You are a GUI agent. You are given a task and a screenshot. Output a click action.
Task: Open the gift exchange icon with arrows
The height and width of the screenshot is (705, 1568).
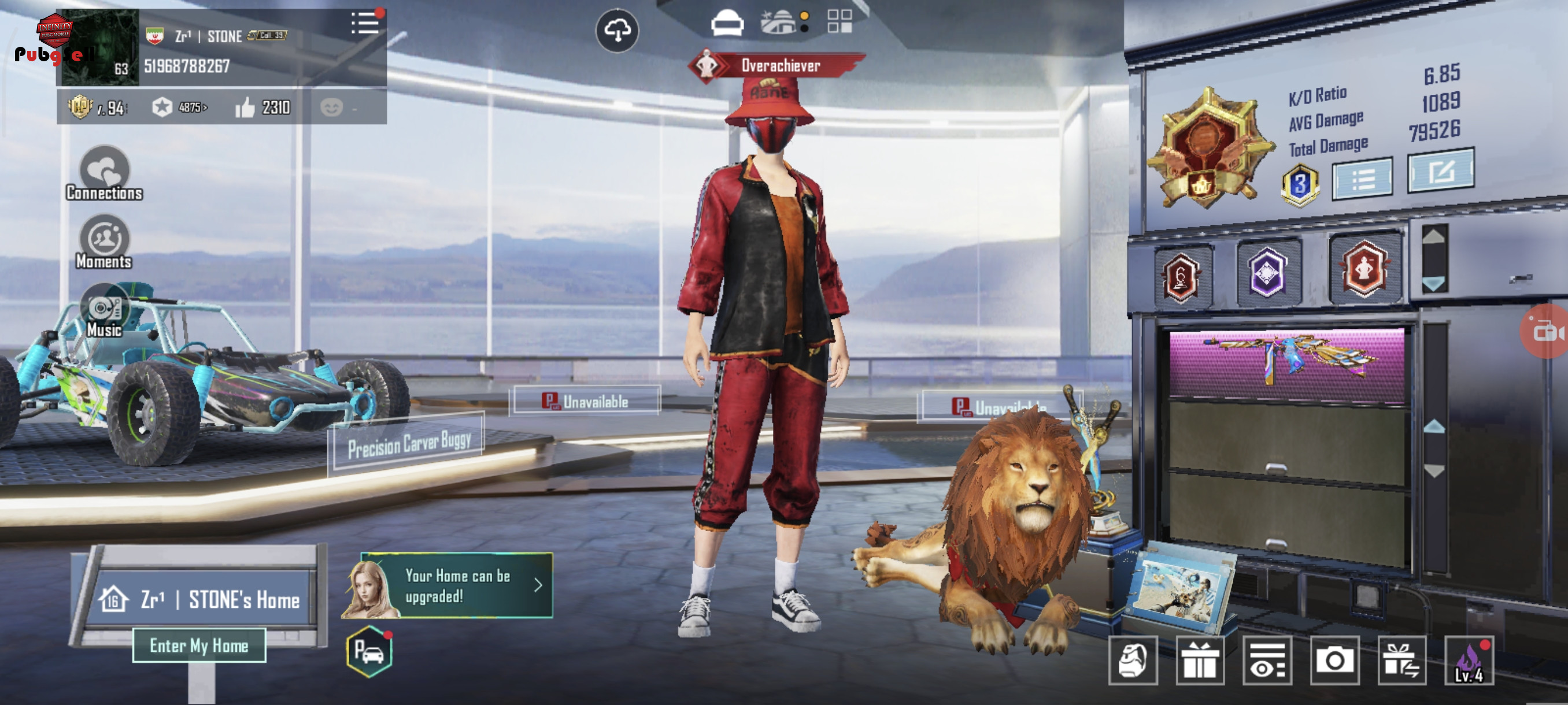coord(1401,661)
